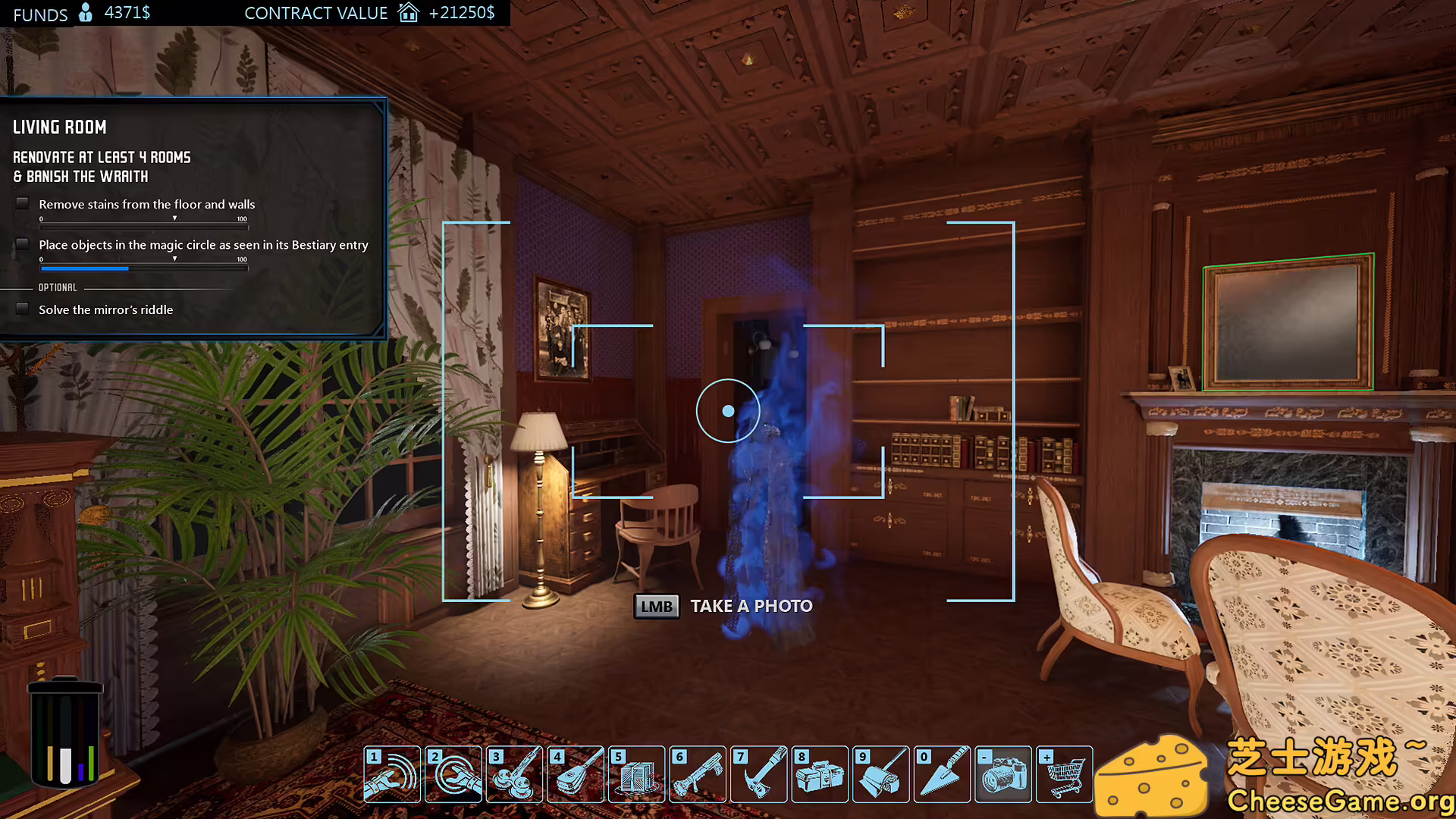Equip the sponge cleaning tool in slot 2
The width and height of the screenshot is (1456, 819).
pyautogui.click(x=453, y=774)
